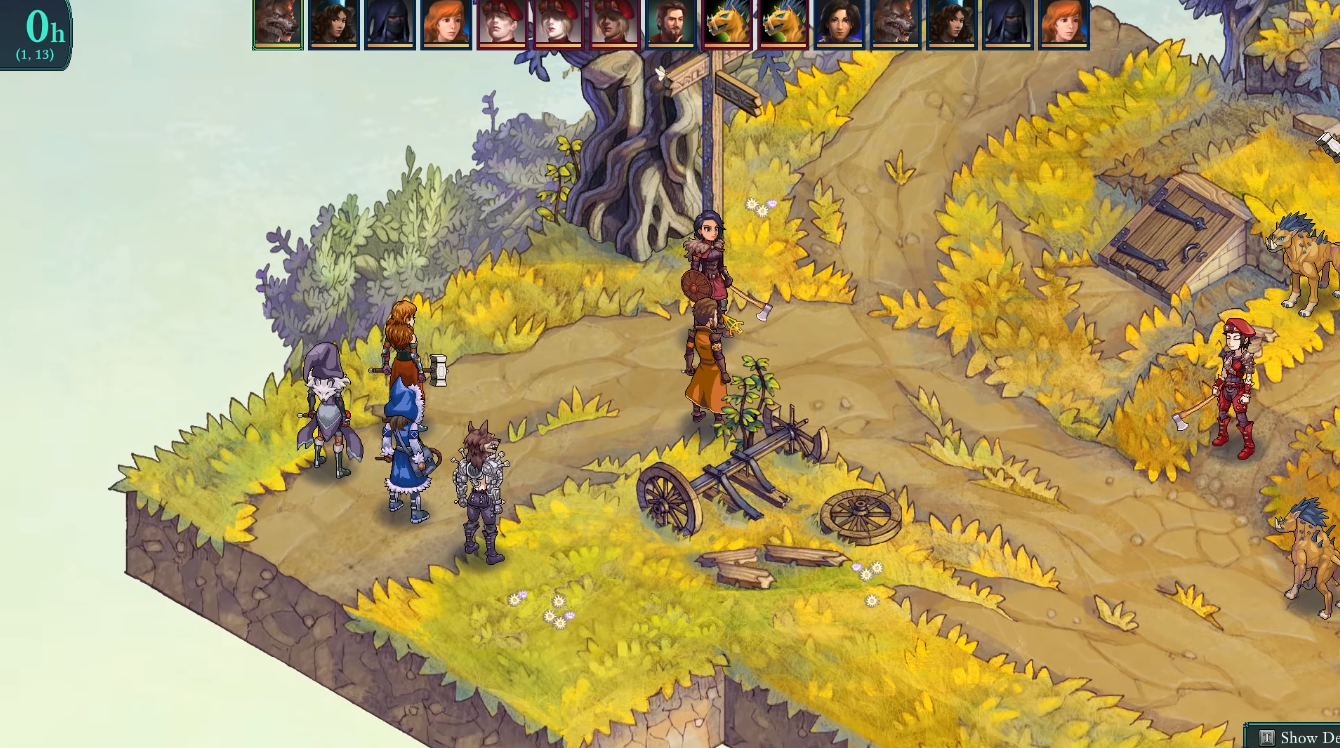This screenshot has height=748, width=1340.
Task: Click the black-haired woman in blue portrait
Action: [838, 23]
